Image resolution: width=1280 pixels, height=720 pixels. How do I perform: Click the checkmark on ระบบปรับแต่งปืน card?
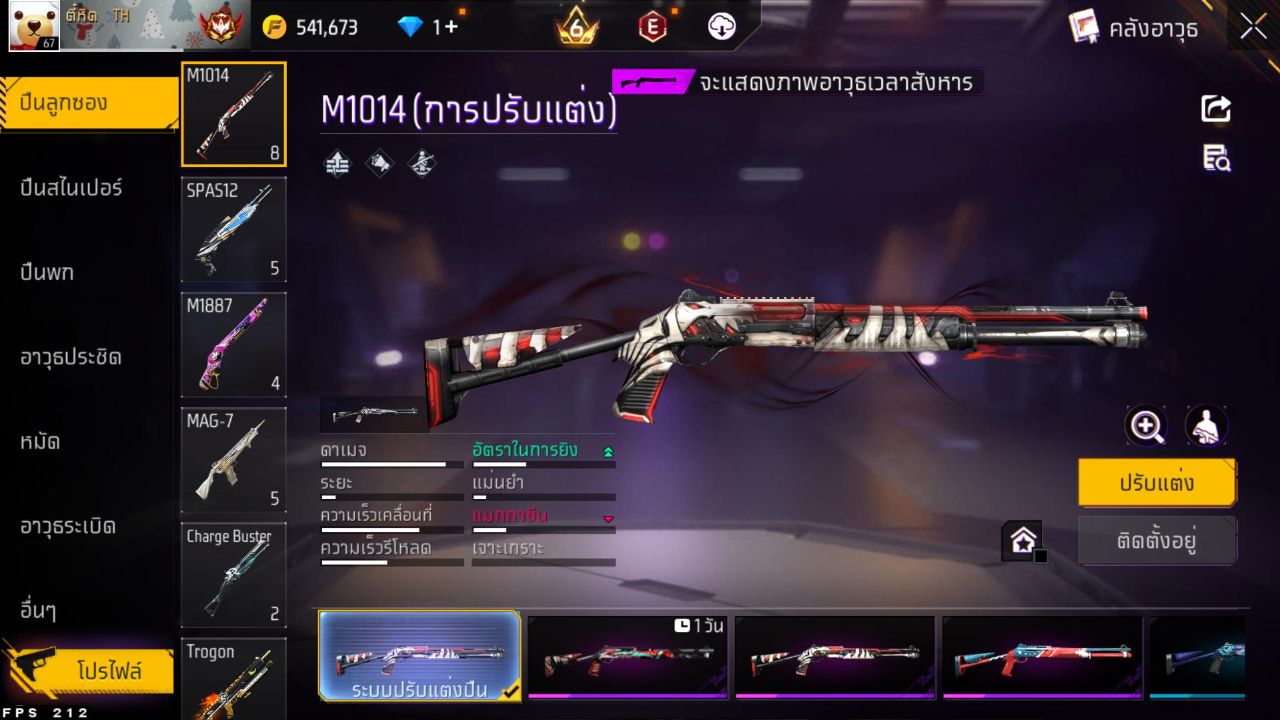(511, 690)
